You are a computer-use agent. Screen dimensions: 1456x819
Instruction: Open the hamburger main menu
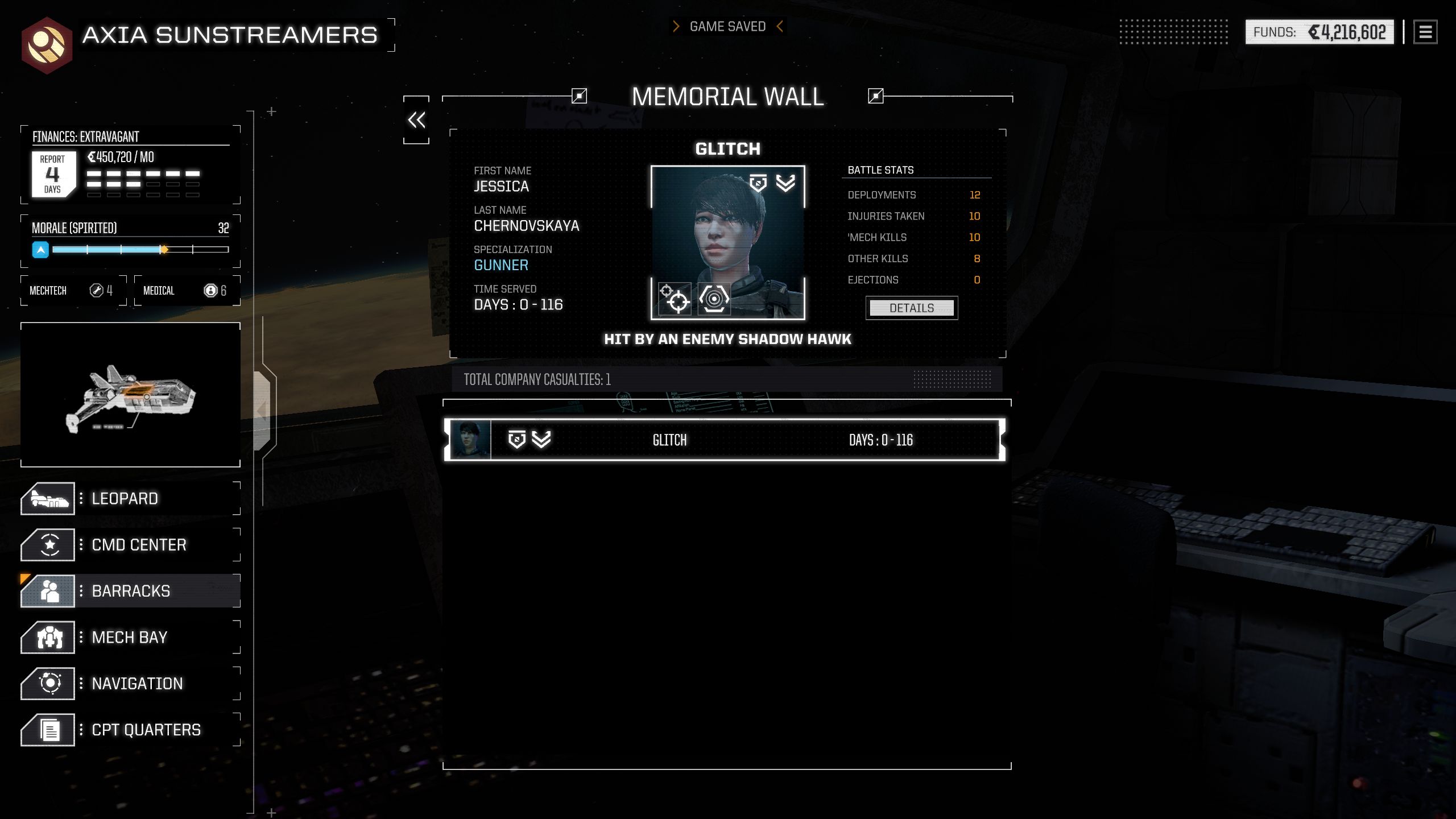1425,32
